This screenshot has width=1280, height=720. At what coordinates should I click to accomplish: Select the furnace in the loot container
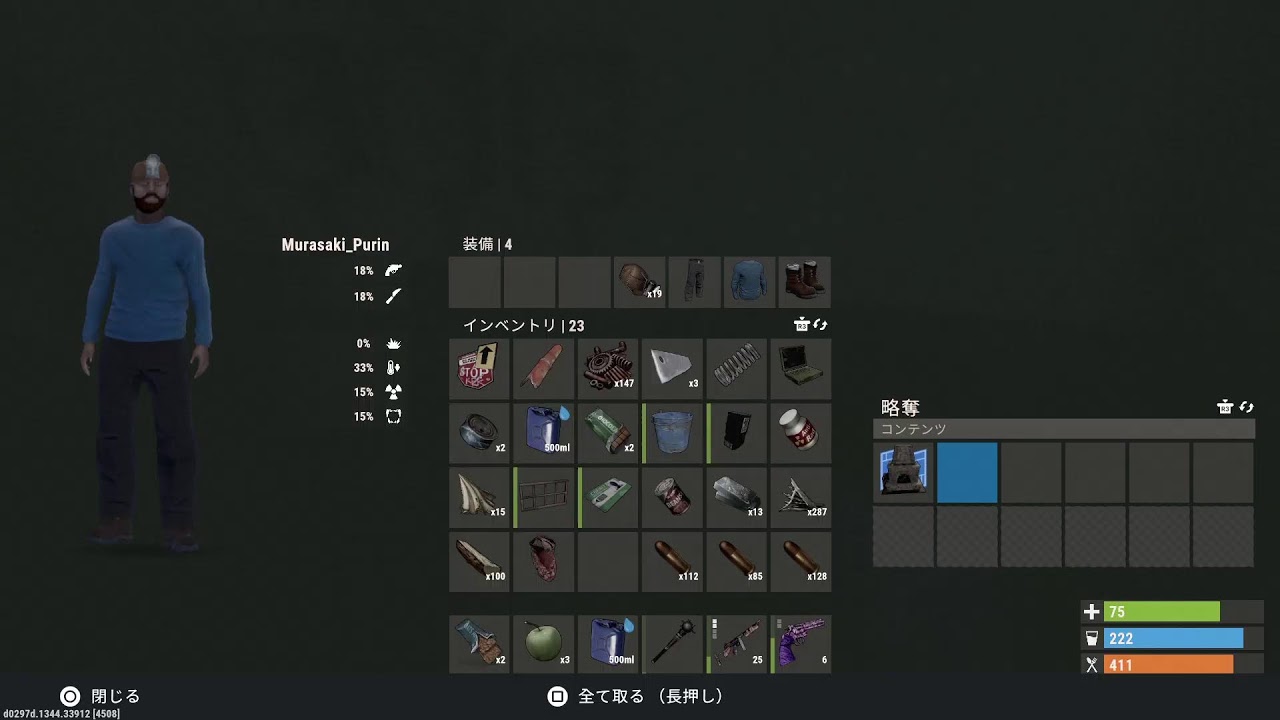point(902,472)
